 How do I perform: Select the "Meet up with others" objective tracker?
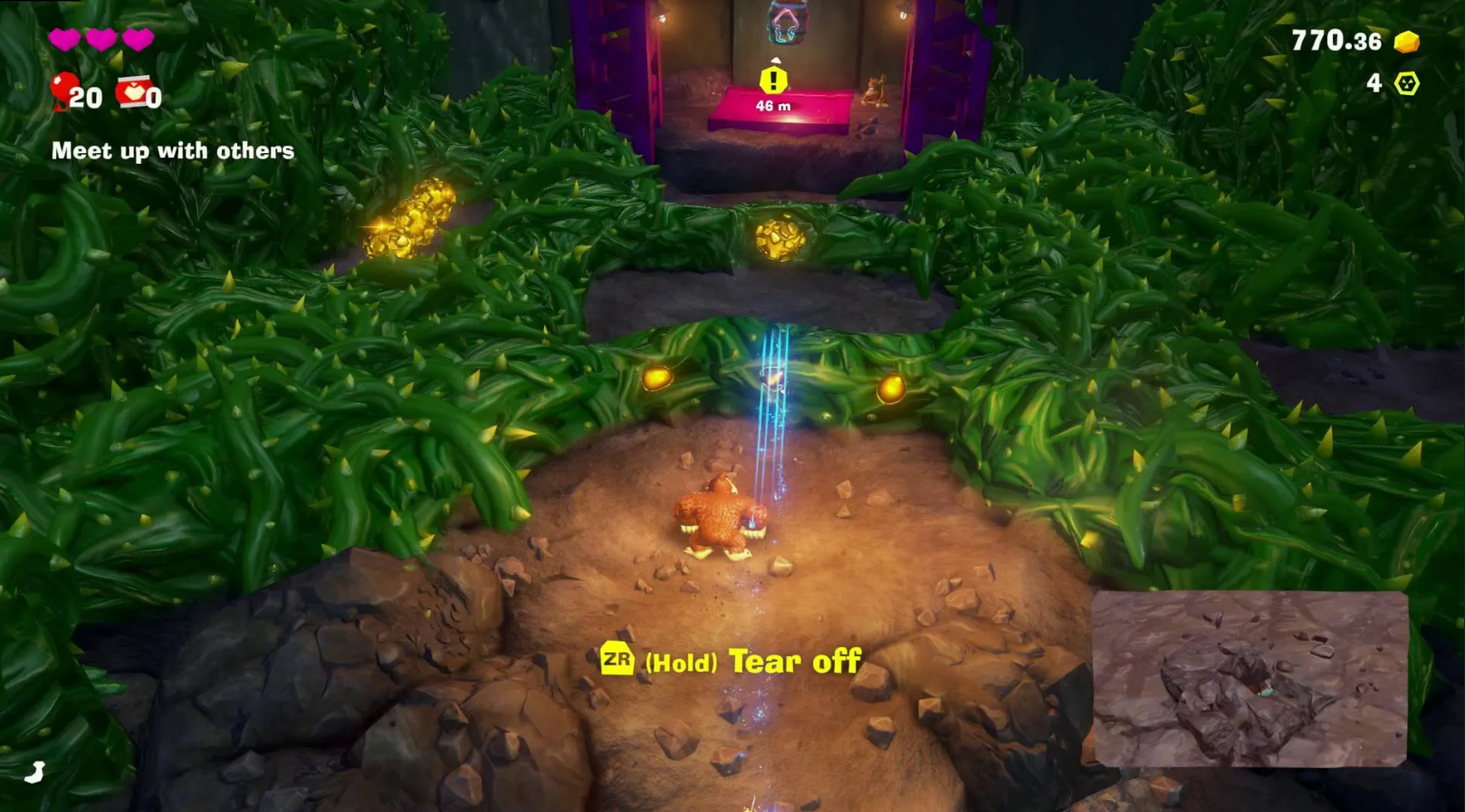(172, 151)
